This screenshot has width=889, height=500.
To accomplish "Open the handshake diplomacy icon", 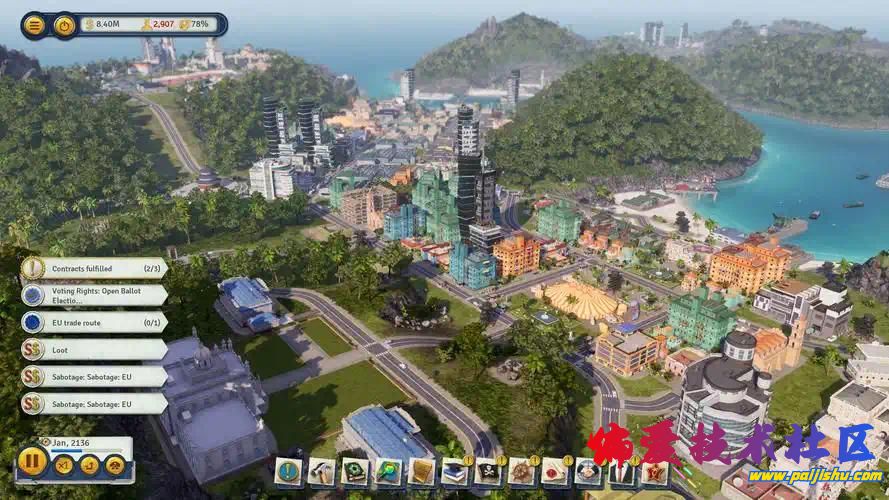I will point(588,471).
